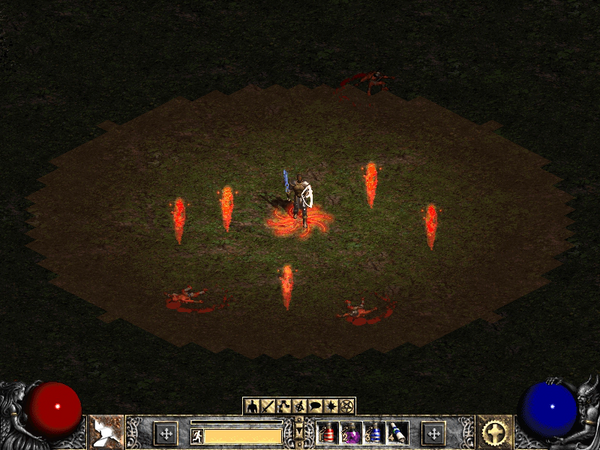Open the quest log star icon
The width and height of the screenshot is (600, 450).
(330, 406)
